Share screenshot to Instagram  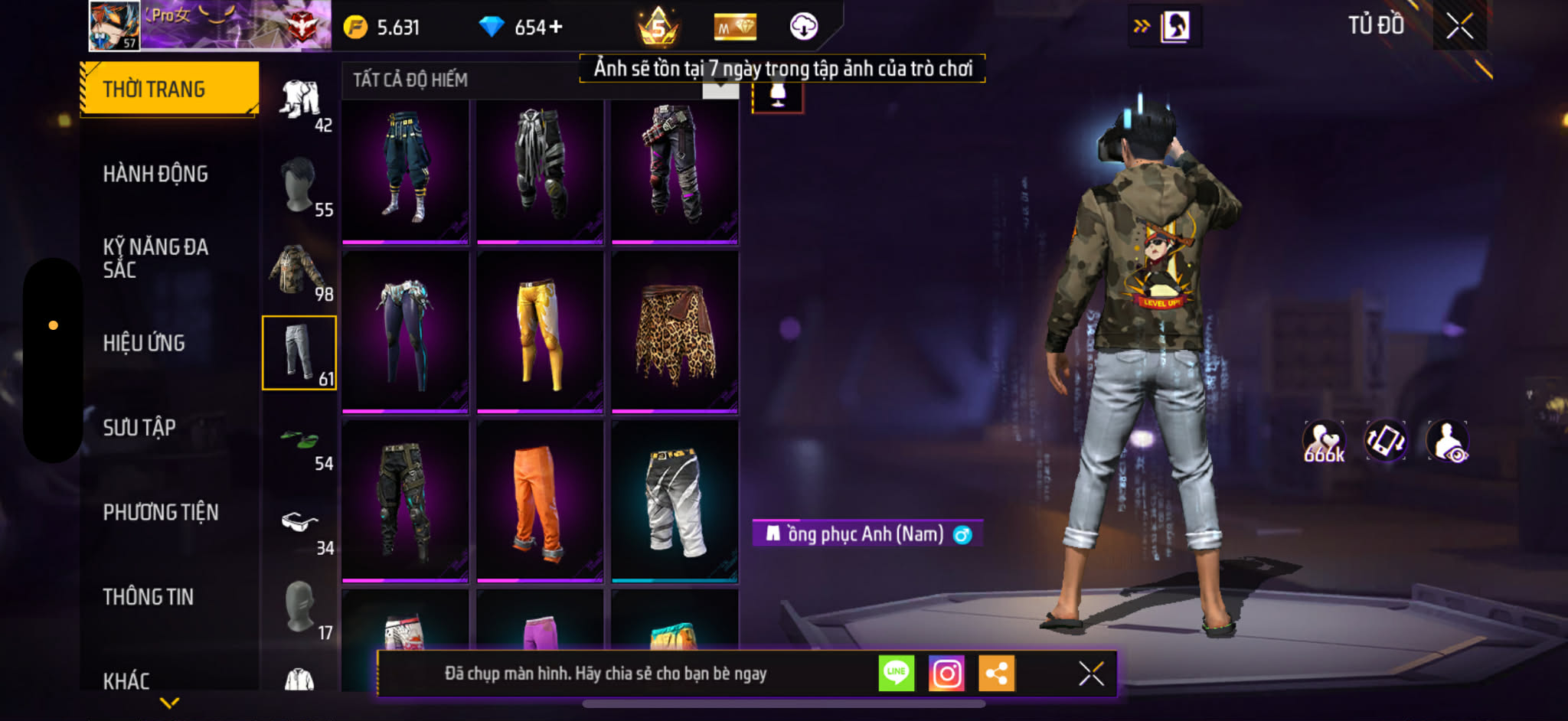click(946, 674)
